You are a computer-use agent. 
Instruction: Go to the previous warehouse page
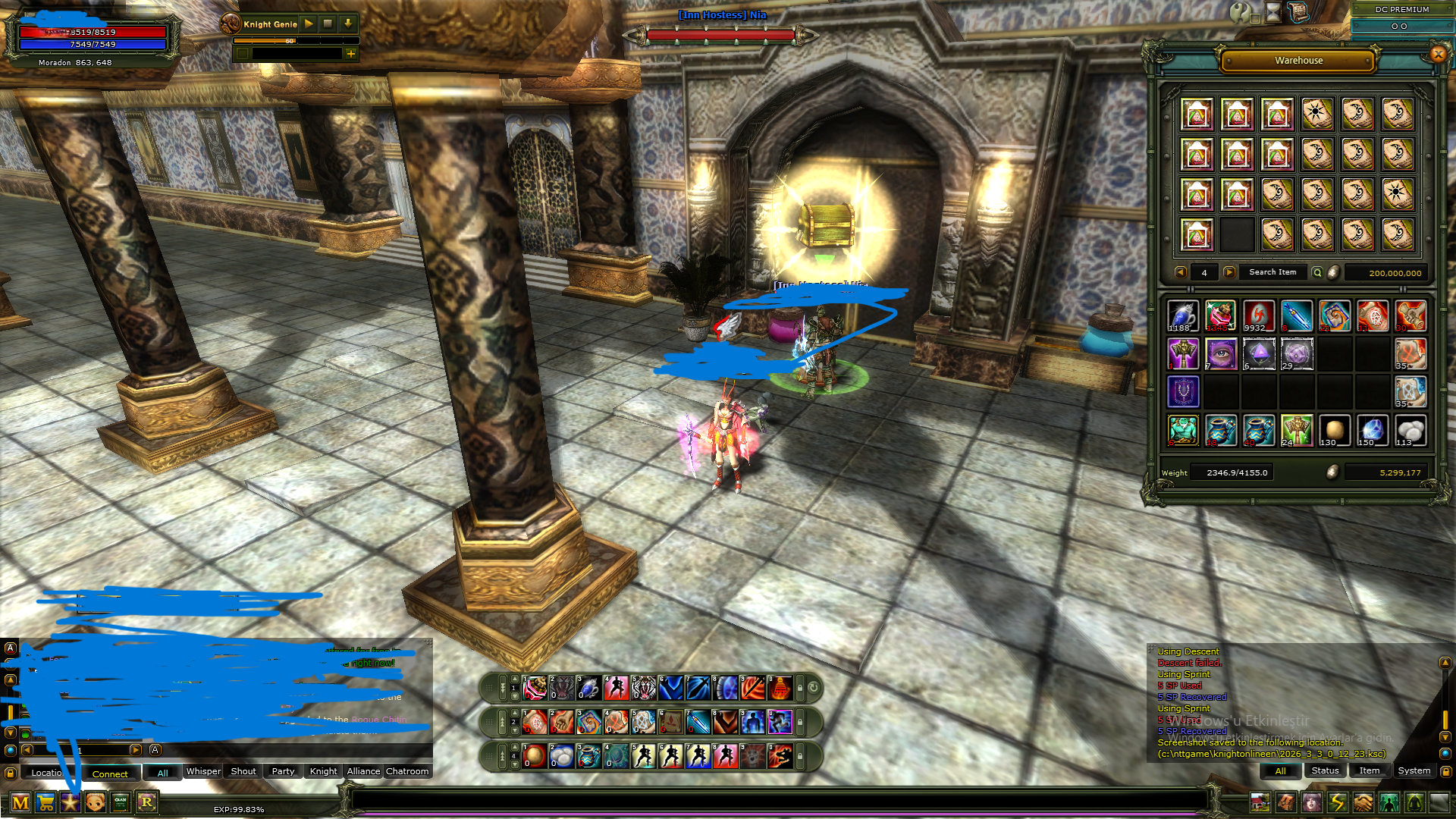[x=1180, y=272]
